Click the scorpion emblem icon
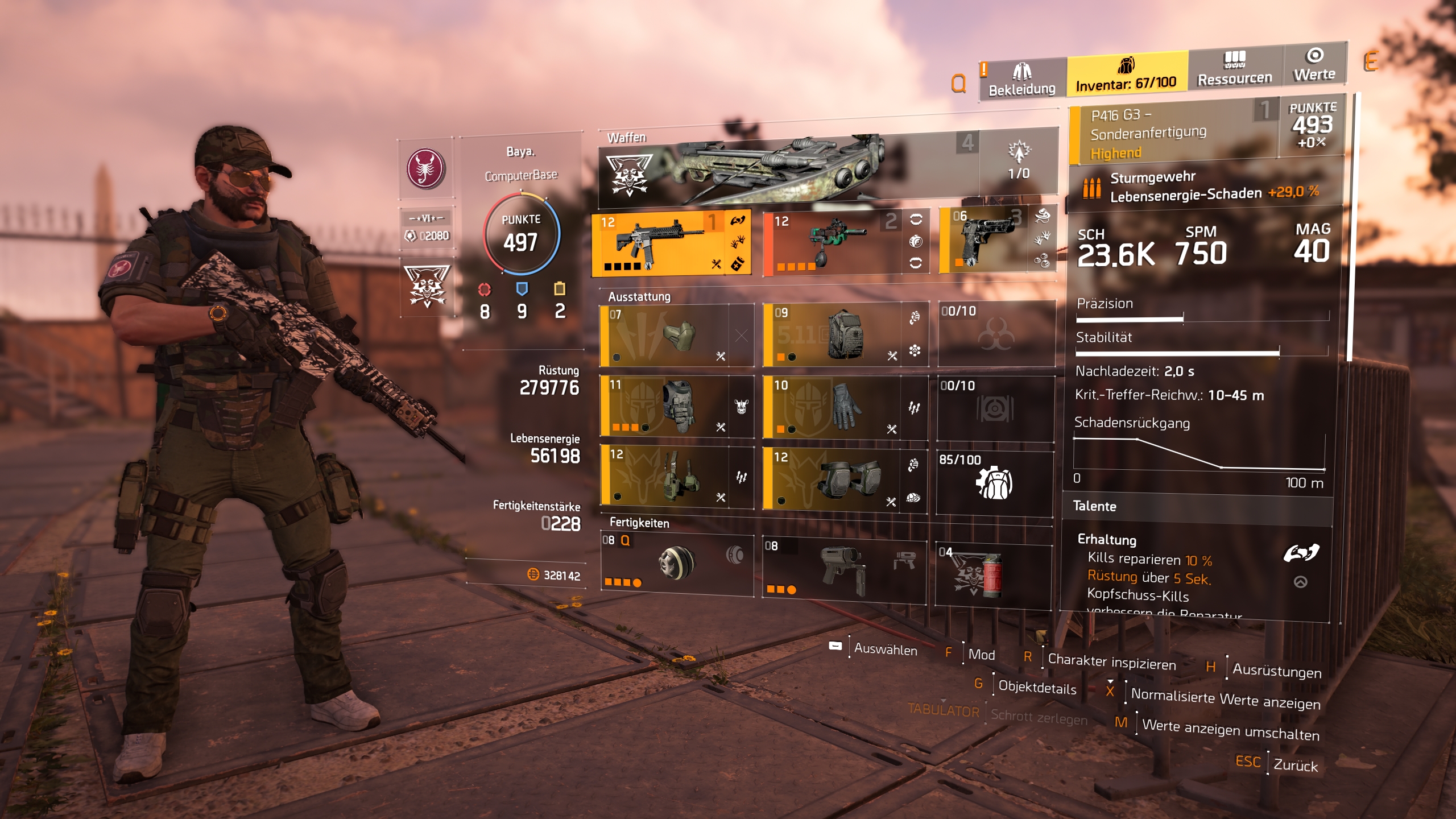 point(425,169)
